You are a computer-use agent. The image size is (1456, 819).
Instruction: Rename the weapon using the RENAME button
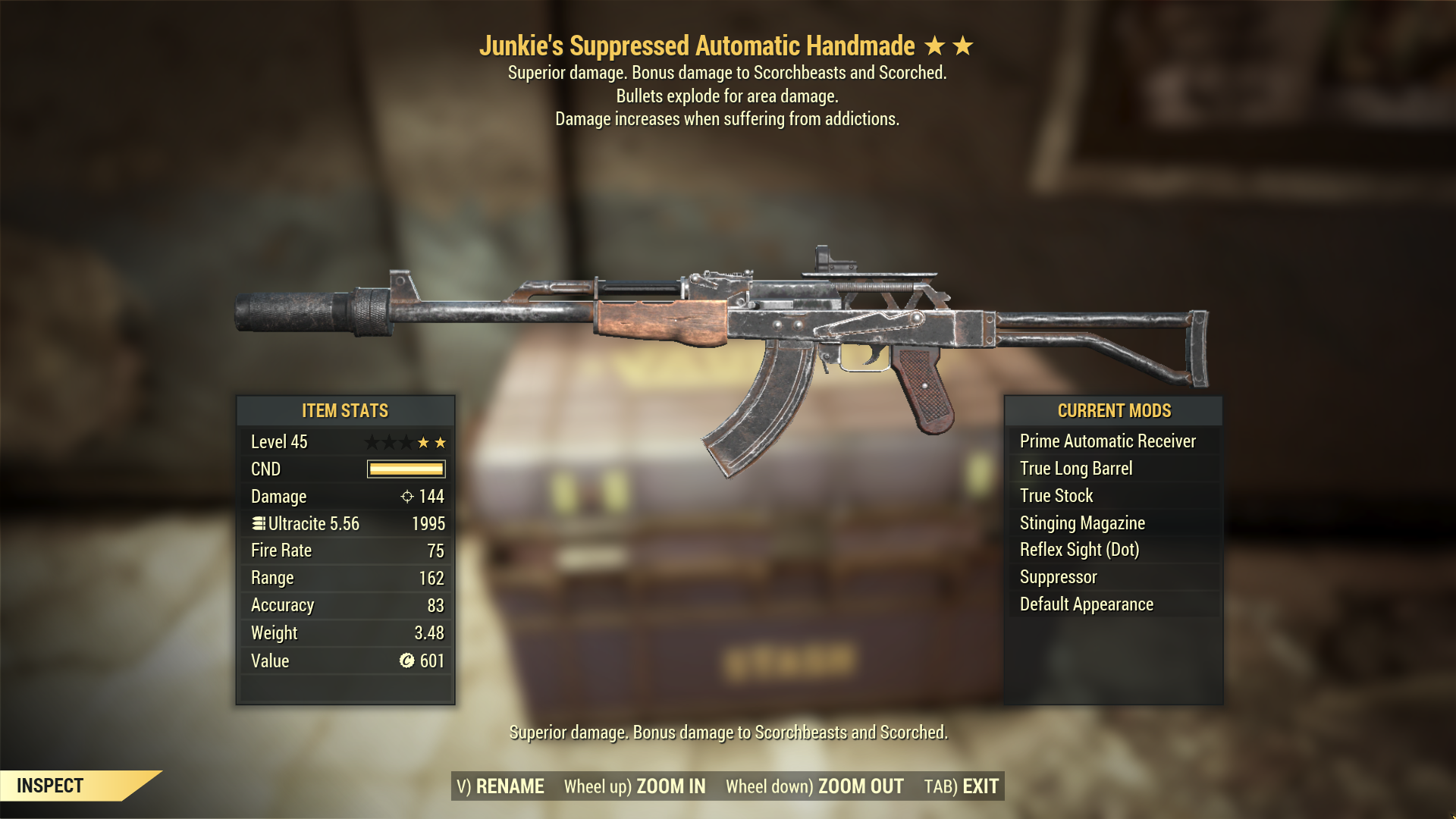pyautogui.click(x=500, y=786)
